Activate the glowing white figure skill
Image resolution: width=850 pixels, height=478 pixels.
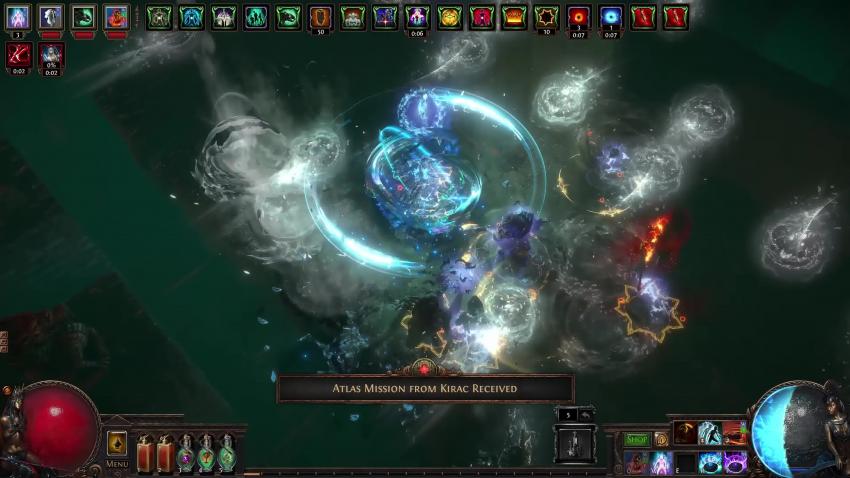click(x=661, y=462)
